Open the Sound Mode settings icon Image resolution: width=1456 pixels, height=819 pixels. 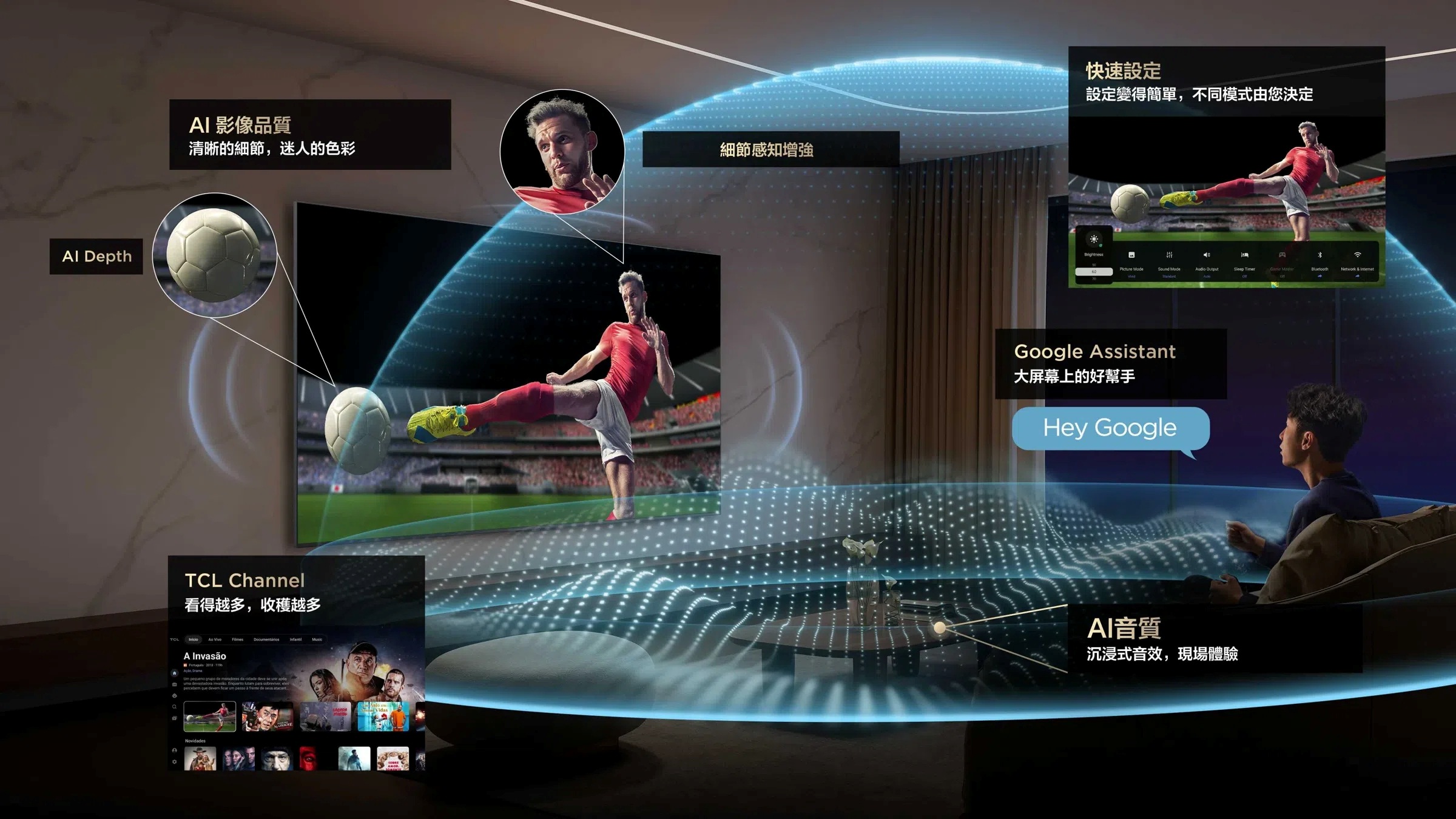tap(1169, 255)
